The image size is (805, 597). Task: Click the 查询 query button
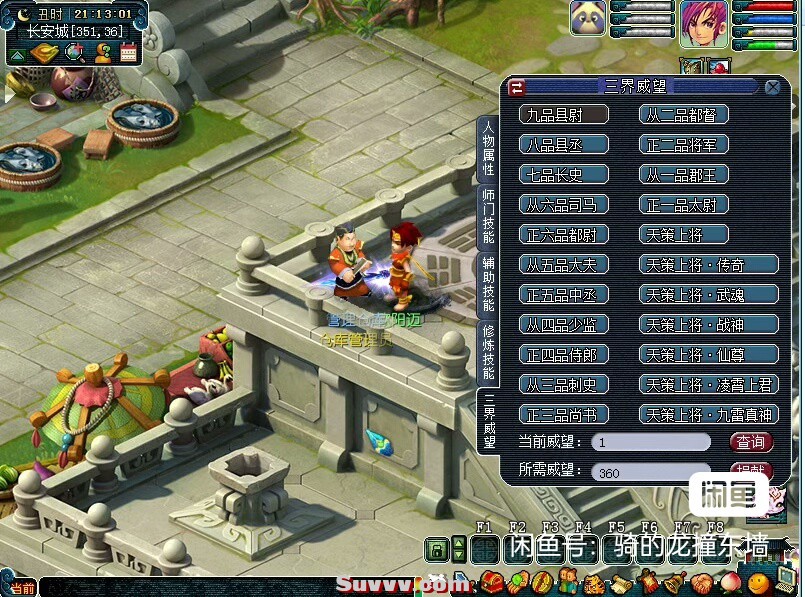pos(750,442)
